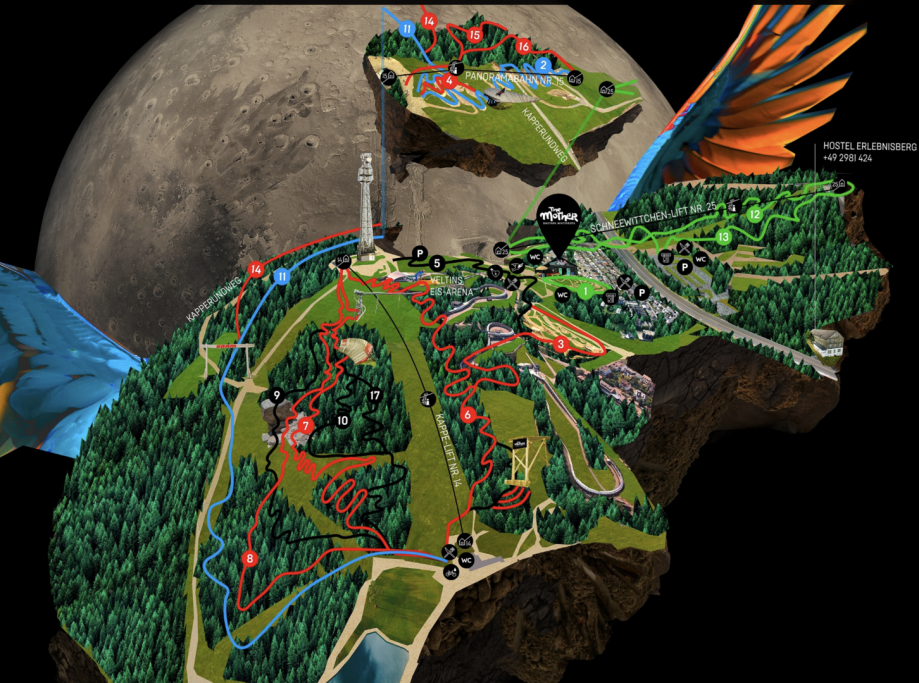This screenshot has height=683, width=919.
Task: Open red trail marker 3
Action: point(561,344)
